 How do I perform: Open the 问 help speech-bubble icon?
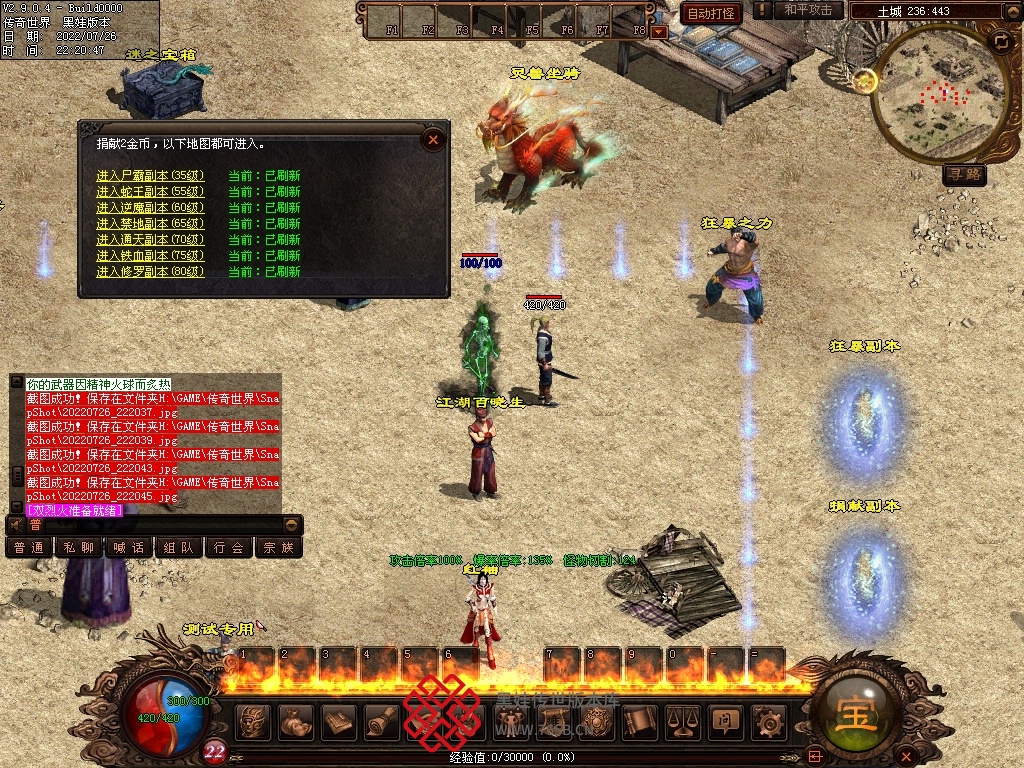coord(725,721)
